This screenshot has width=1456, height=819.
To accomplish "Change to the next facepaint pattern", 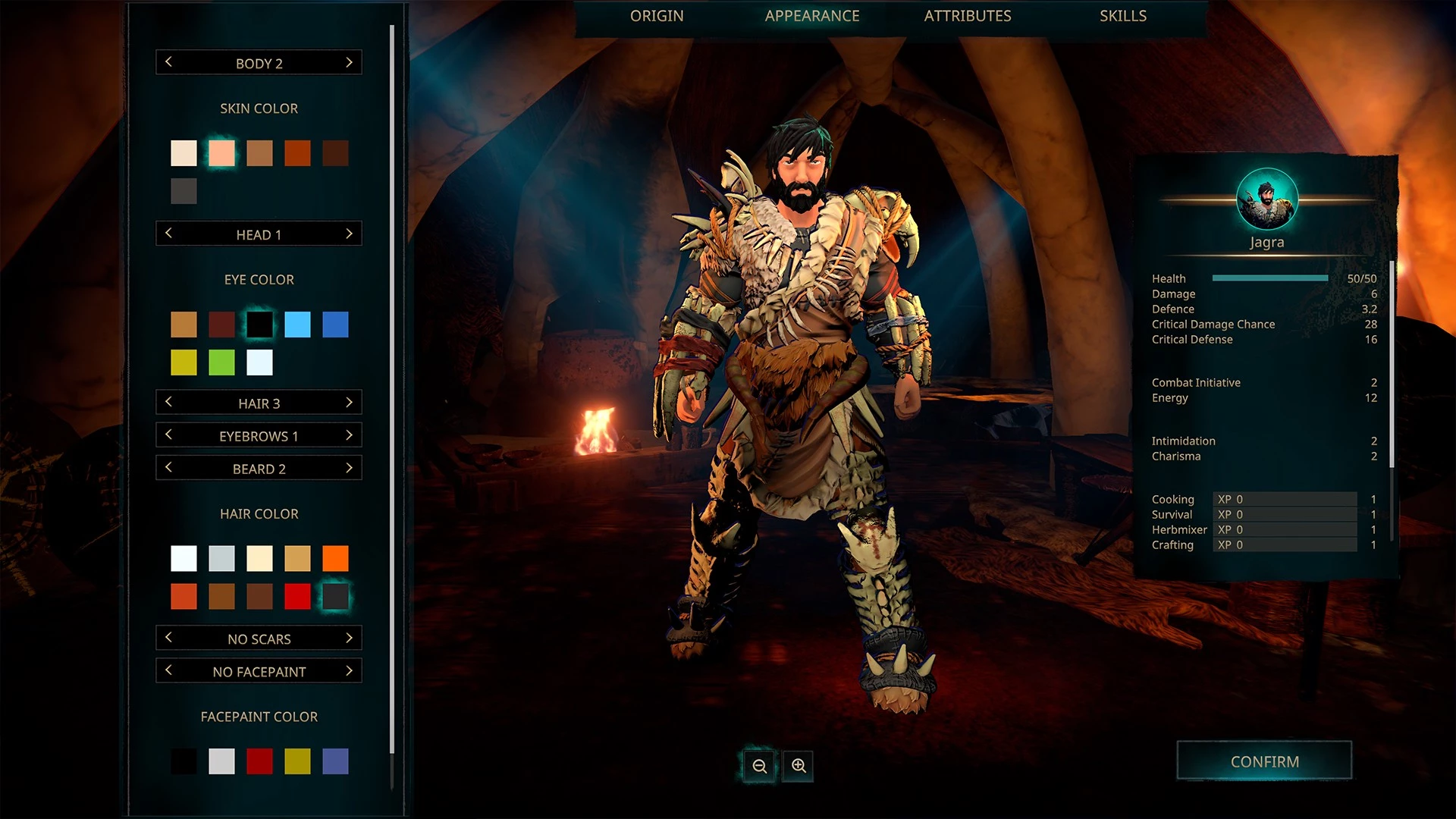I will (x=349, y=671).
